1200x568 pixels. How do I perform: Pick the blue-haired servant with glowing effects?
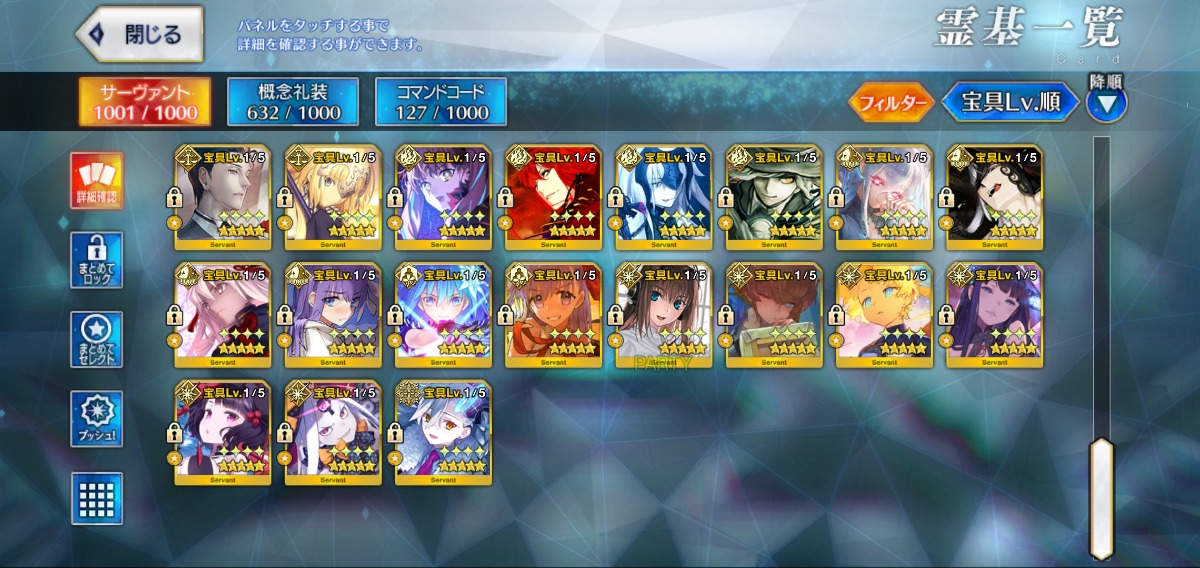pyautogui.click(x=443, y=314)
